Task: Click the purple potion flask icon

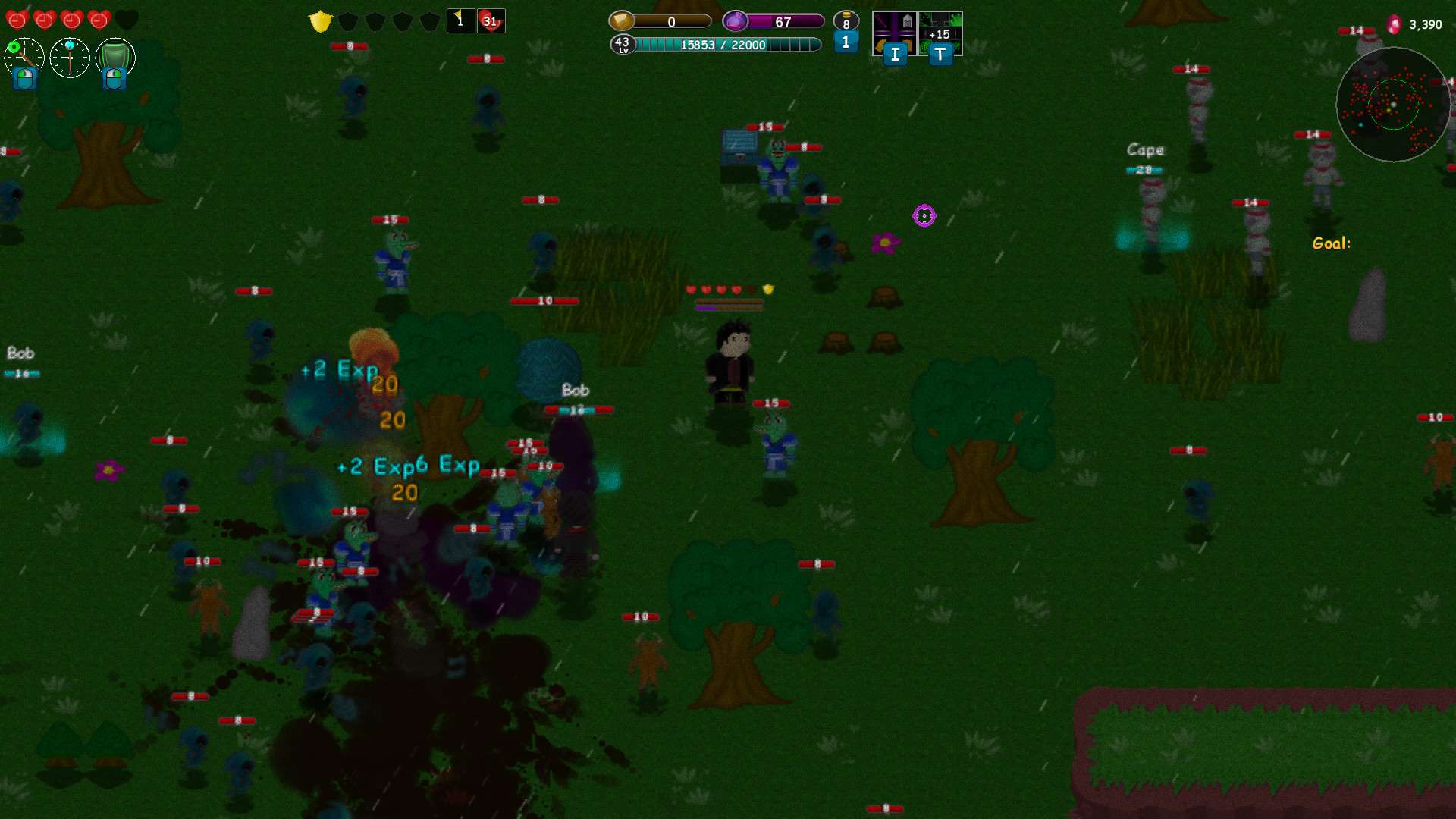Action: [x=734, y=21]
